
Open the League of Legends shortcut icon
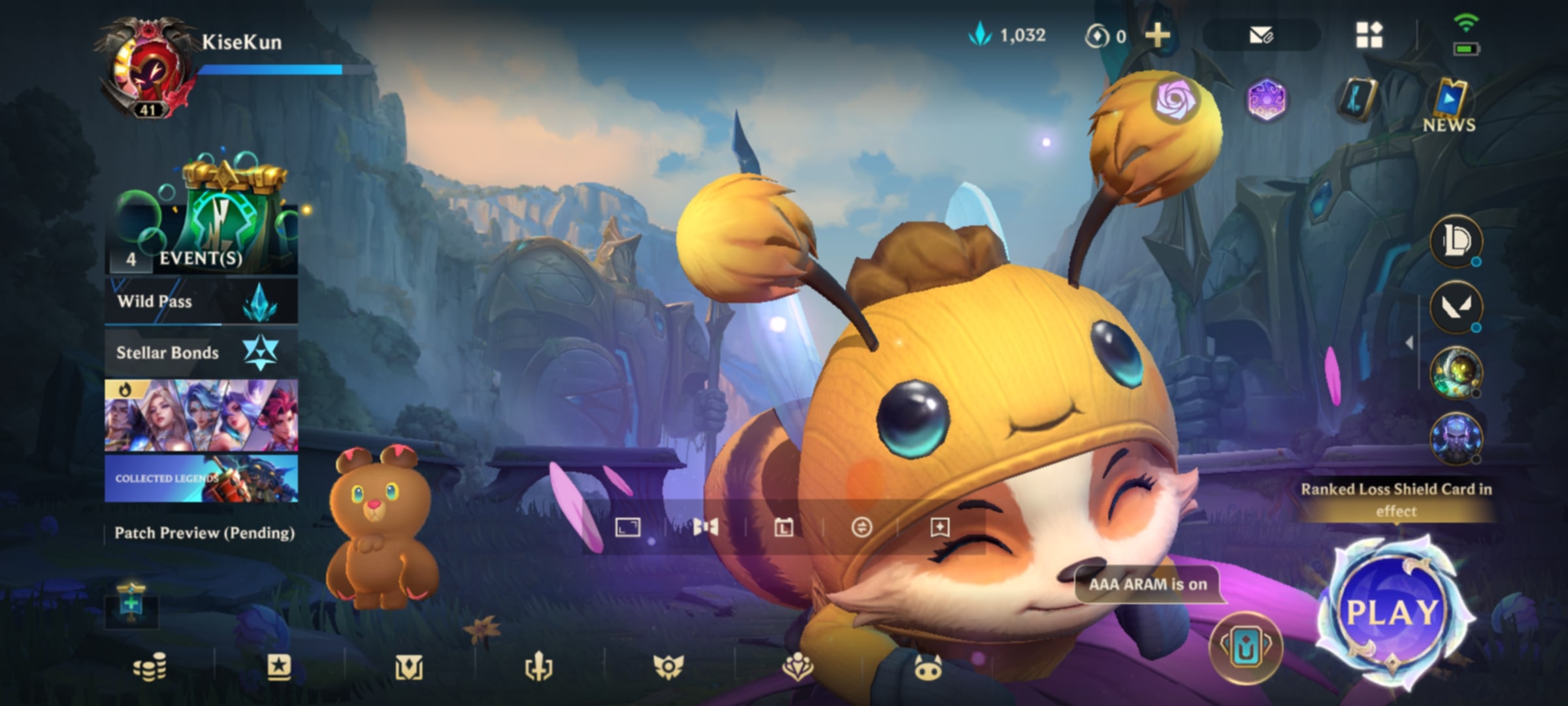click(x=1456, y=241)
